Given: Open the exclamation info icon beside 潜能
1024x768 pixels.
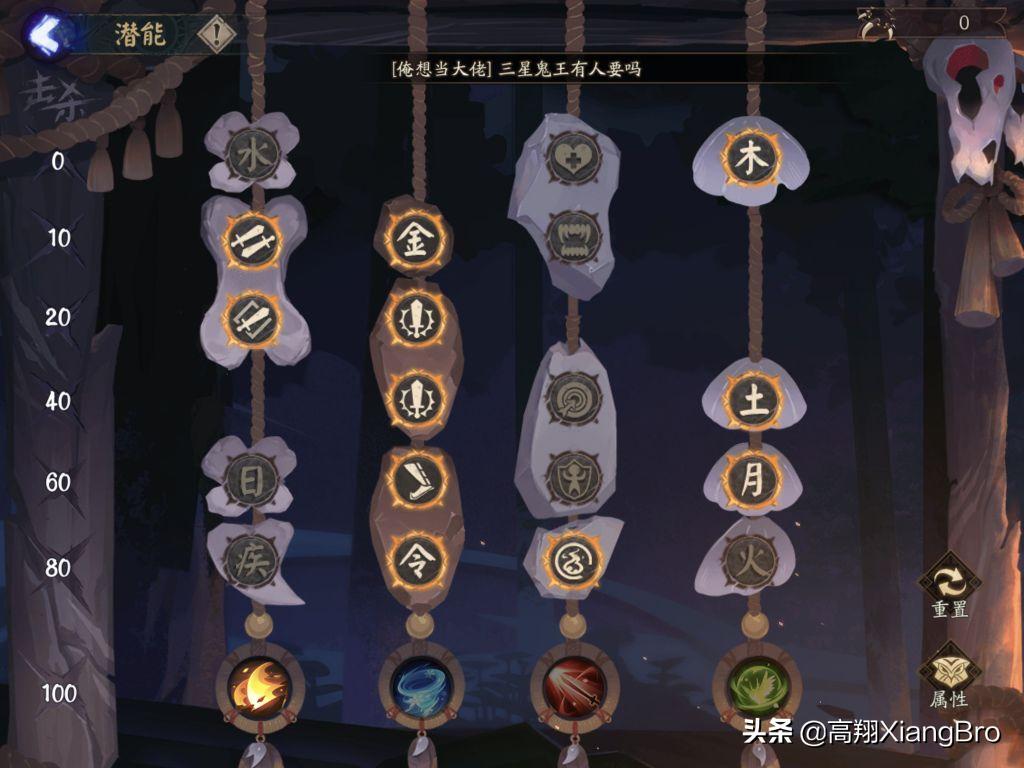Looking at the screenshot, I should click(215, 35).
